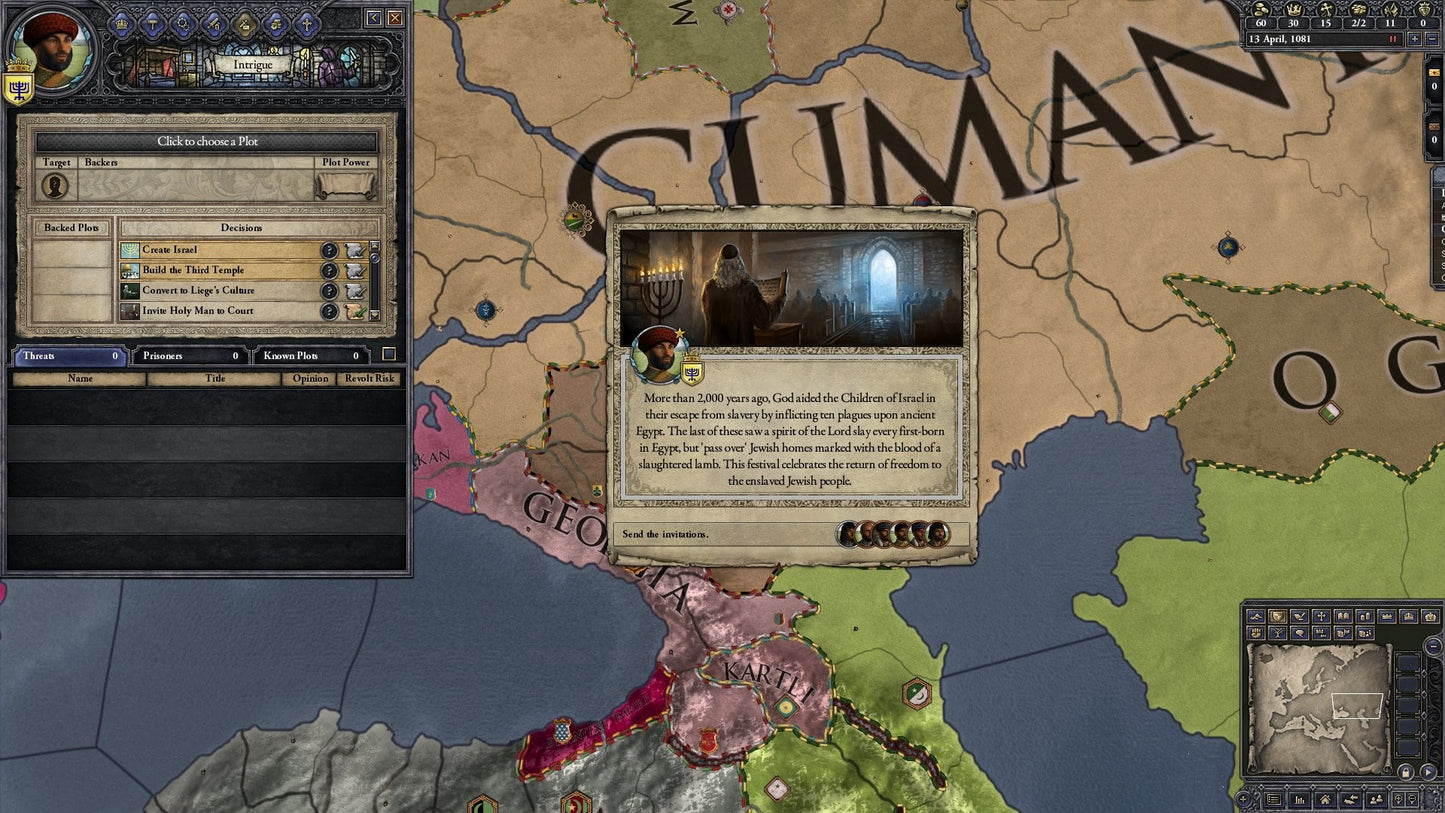Collapse the minimap with the minus control

point(1433,646)
